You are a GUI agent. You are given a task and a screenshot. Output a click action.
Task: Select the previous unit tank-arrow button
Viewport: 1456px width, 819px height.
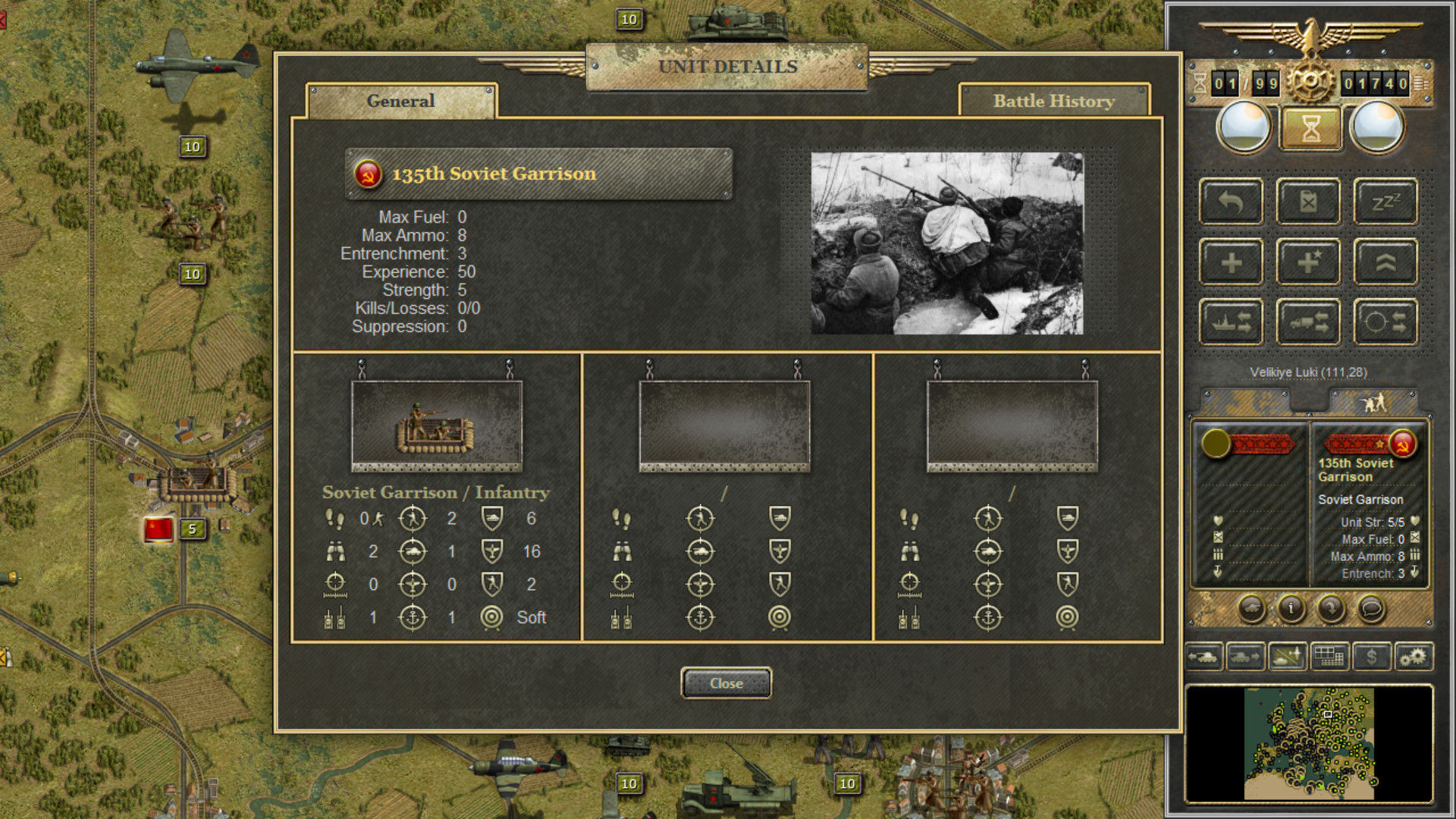click(1204, 657)
